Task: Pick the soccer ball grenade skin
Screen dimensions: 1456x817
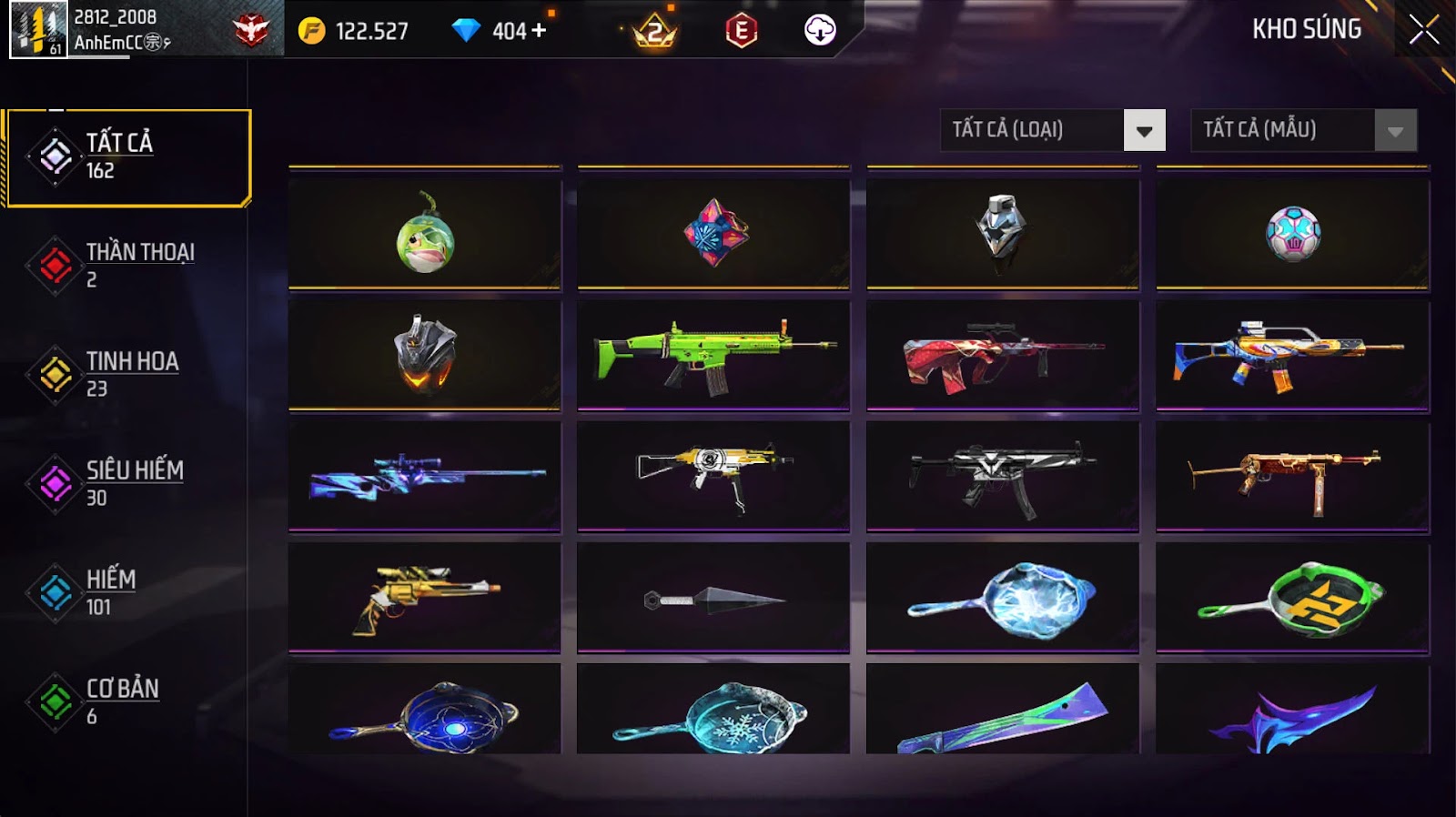Action: pyautogui.click(x=1293, y=234)
